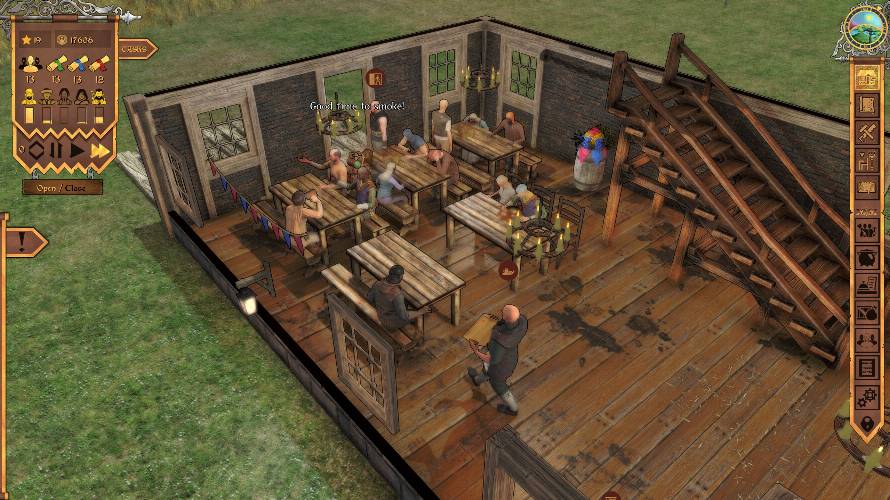Viewport: 890px width, 500px height.
Task: Click the stop square speed control
Action: pos(36,151)
